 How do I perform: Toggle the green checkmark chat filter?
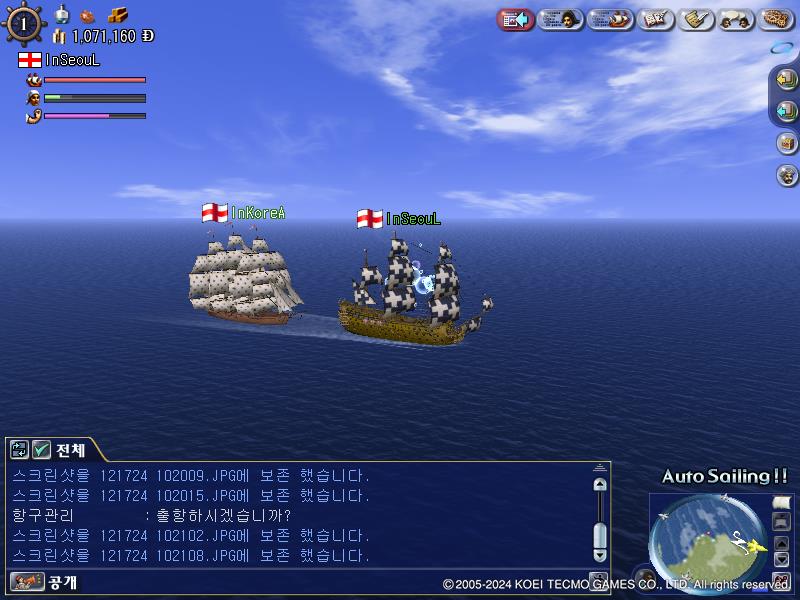(42, 450)
